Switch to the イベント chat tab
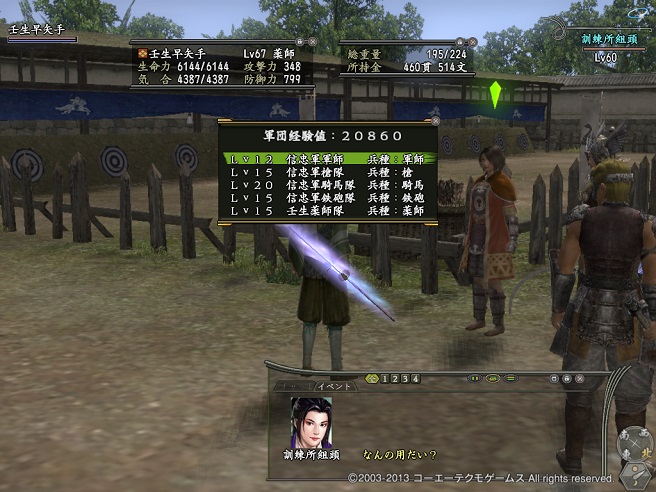656x492 pixels. [334, 387]
